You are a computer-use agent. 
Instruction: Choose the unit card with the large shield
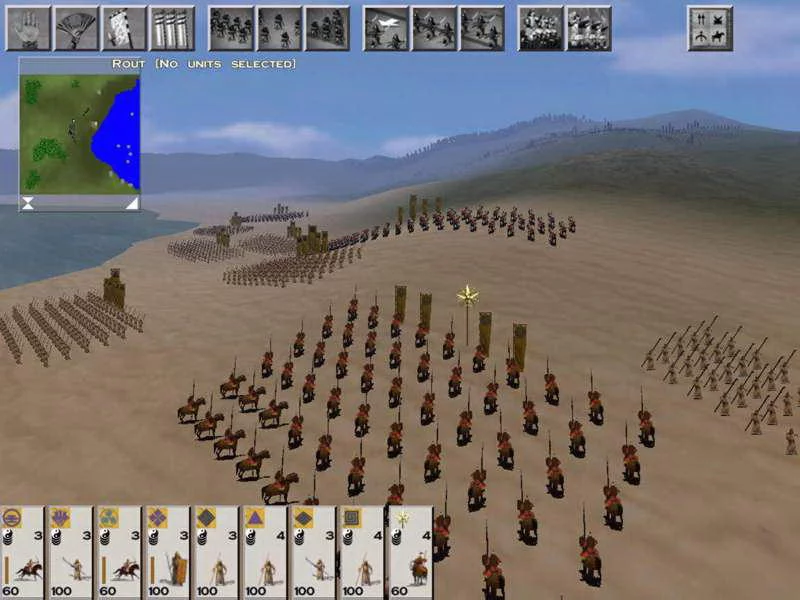click(x=168, y=552)
